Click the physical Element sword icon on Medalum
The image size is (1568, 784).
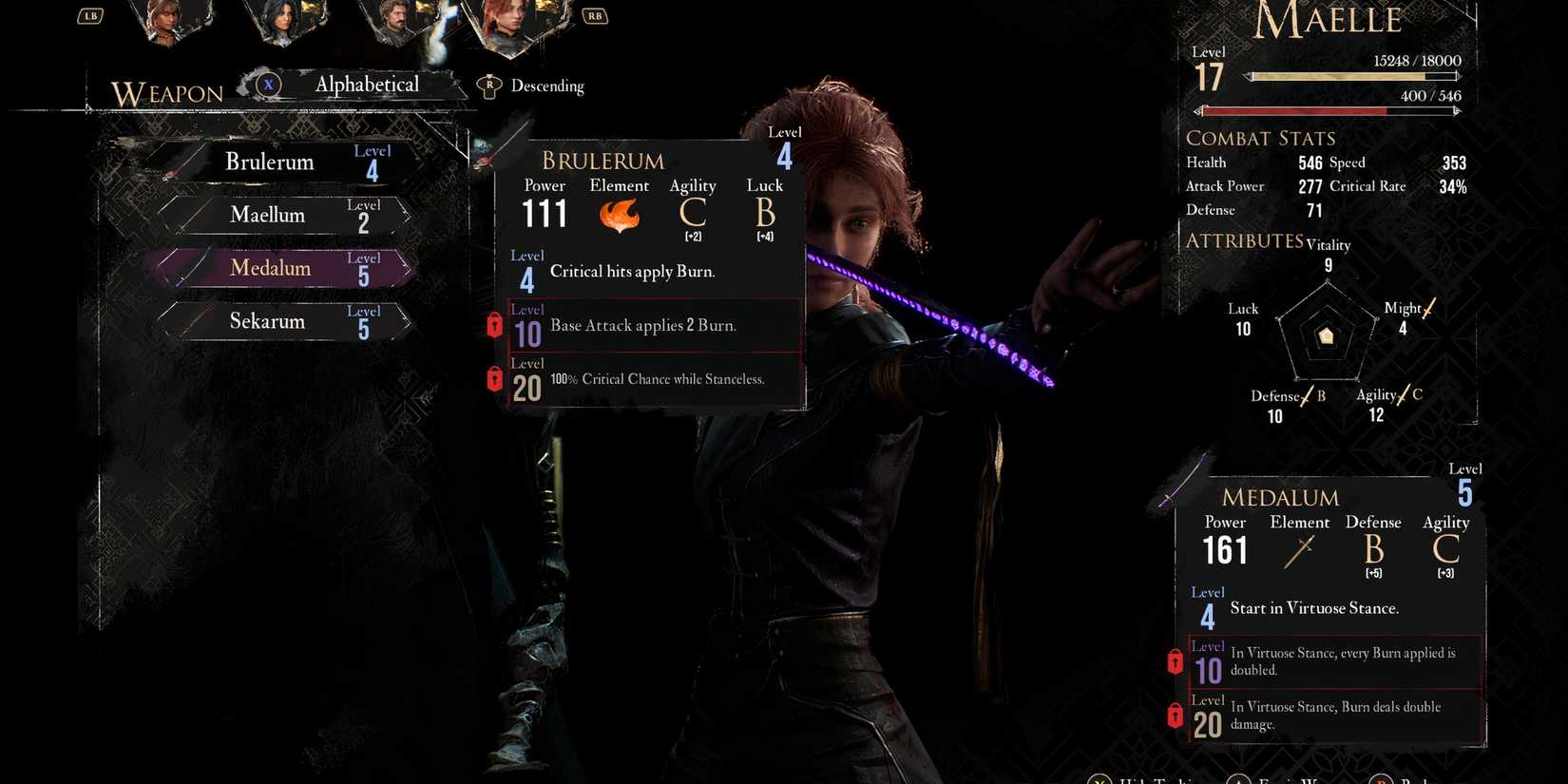coord(1299,551)
